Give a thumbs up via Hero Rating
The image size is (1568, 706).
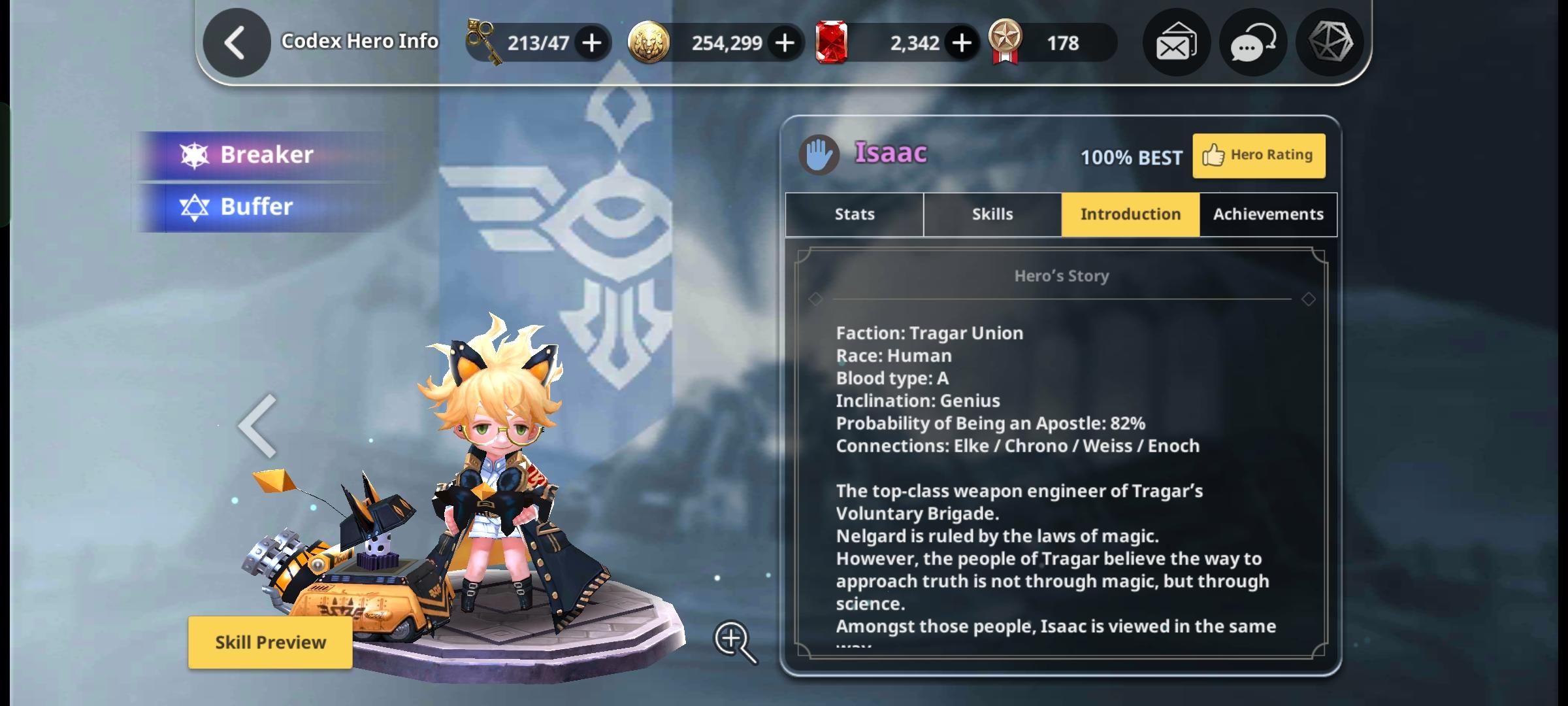click(x=1258, y=155)
